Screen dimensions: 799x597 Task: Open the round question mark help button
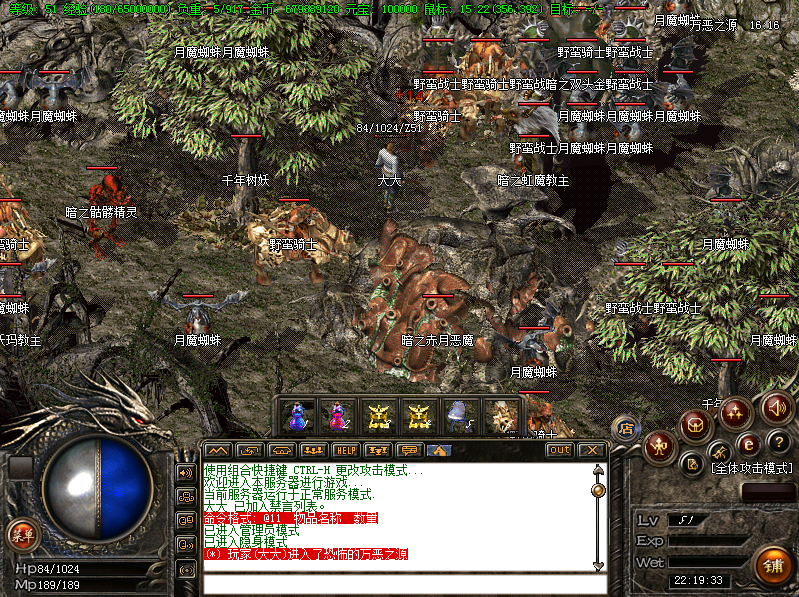(x=779, y=442)
